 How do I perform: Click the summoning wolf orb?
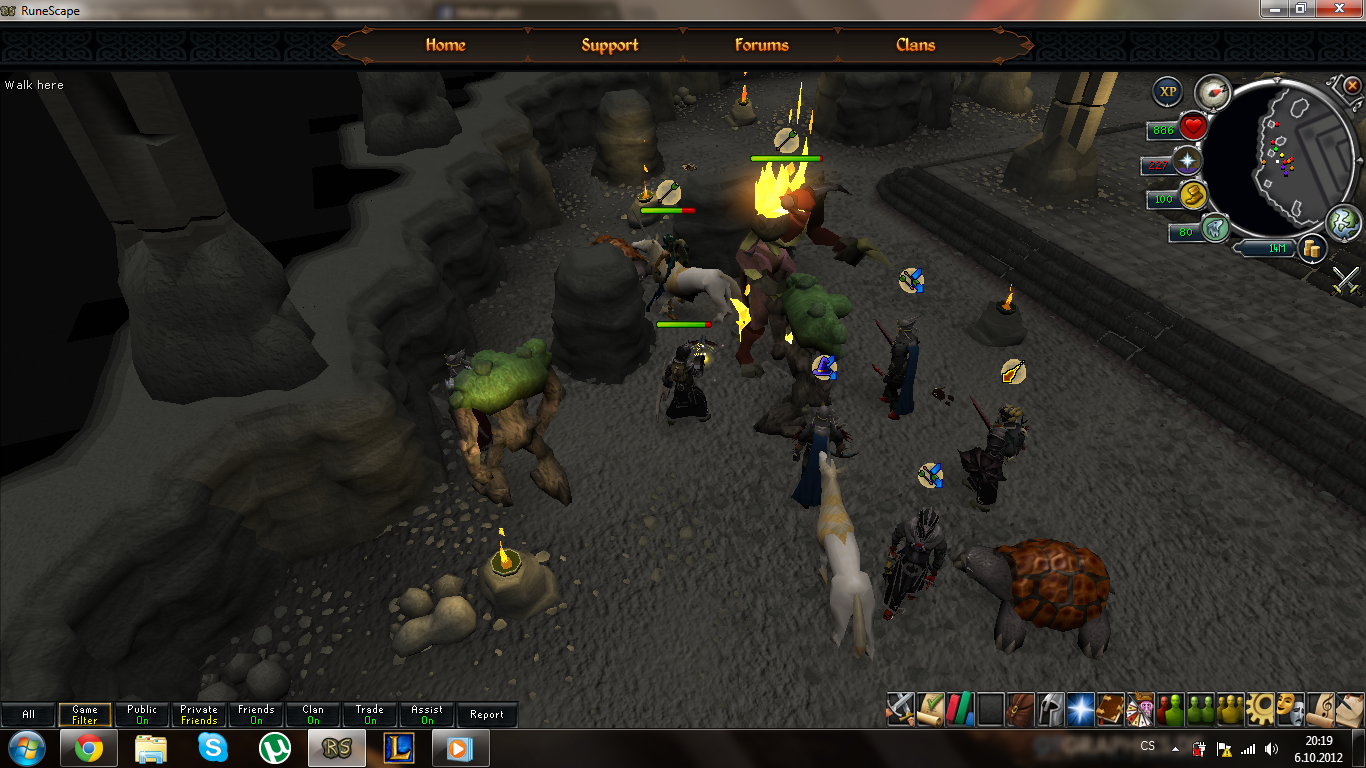(1215, 228)
